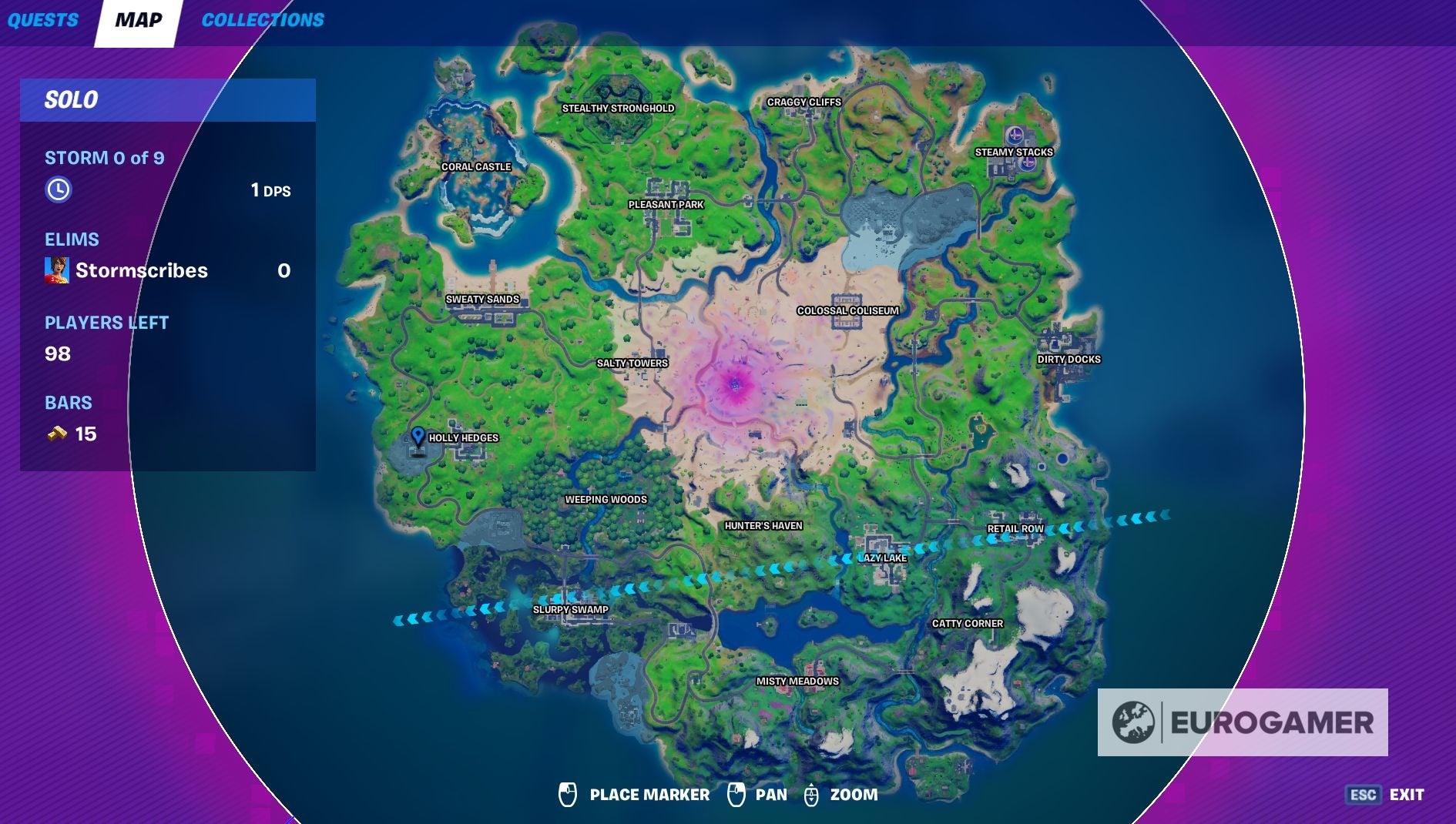Select the MAP tab
1456x824 pixels.
pyautogui.click(x=139, y=20)
